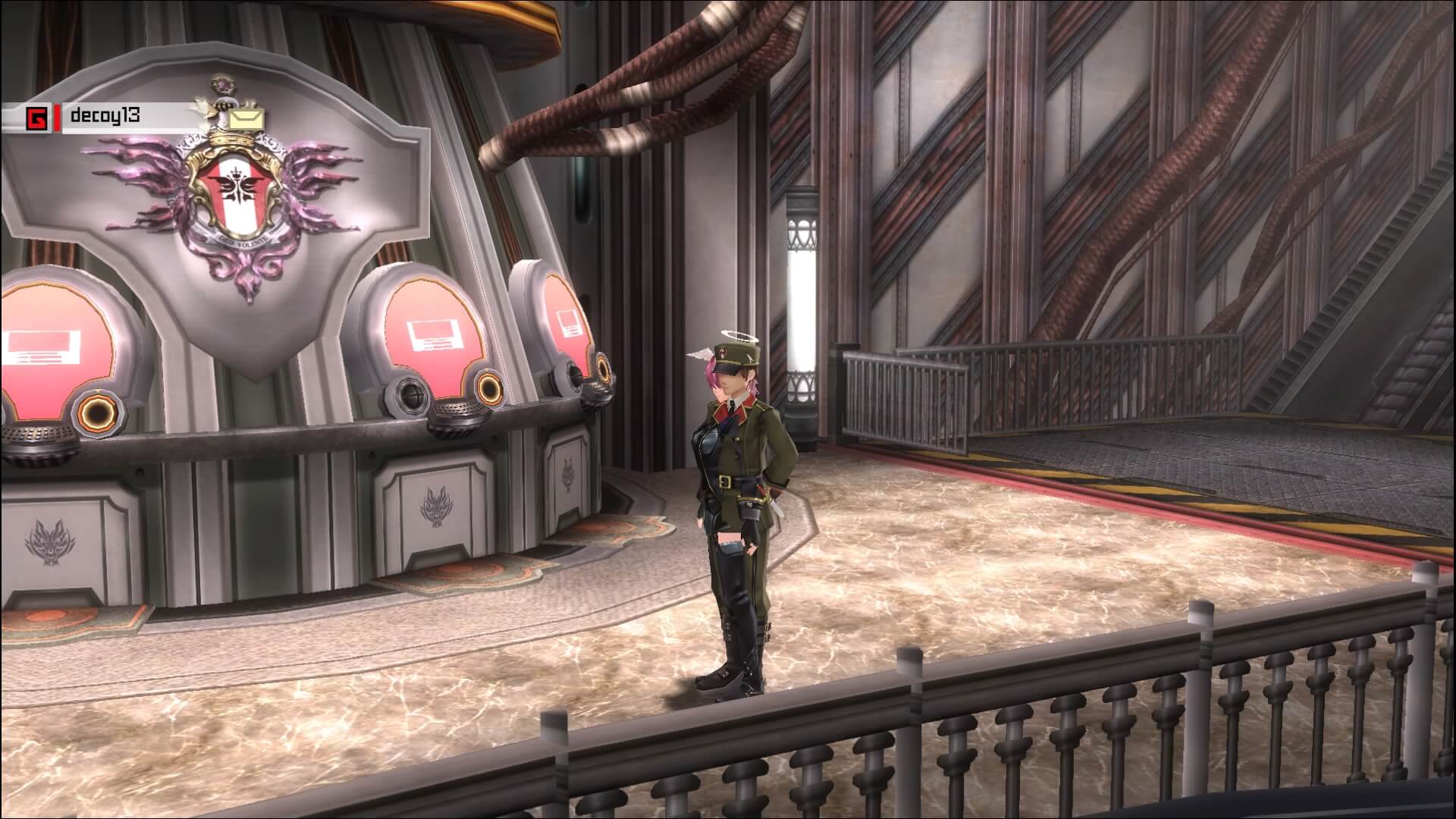The width and height of the screenshot is (1456, 819).
Task: Click the red G emblem icon
Action: pos(36,119)
